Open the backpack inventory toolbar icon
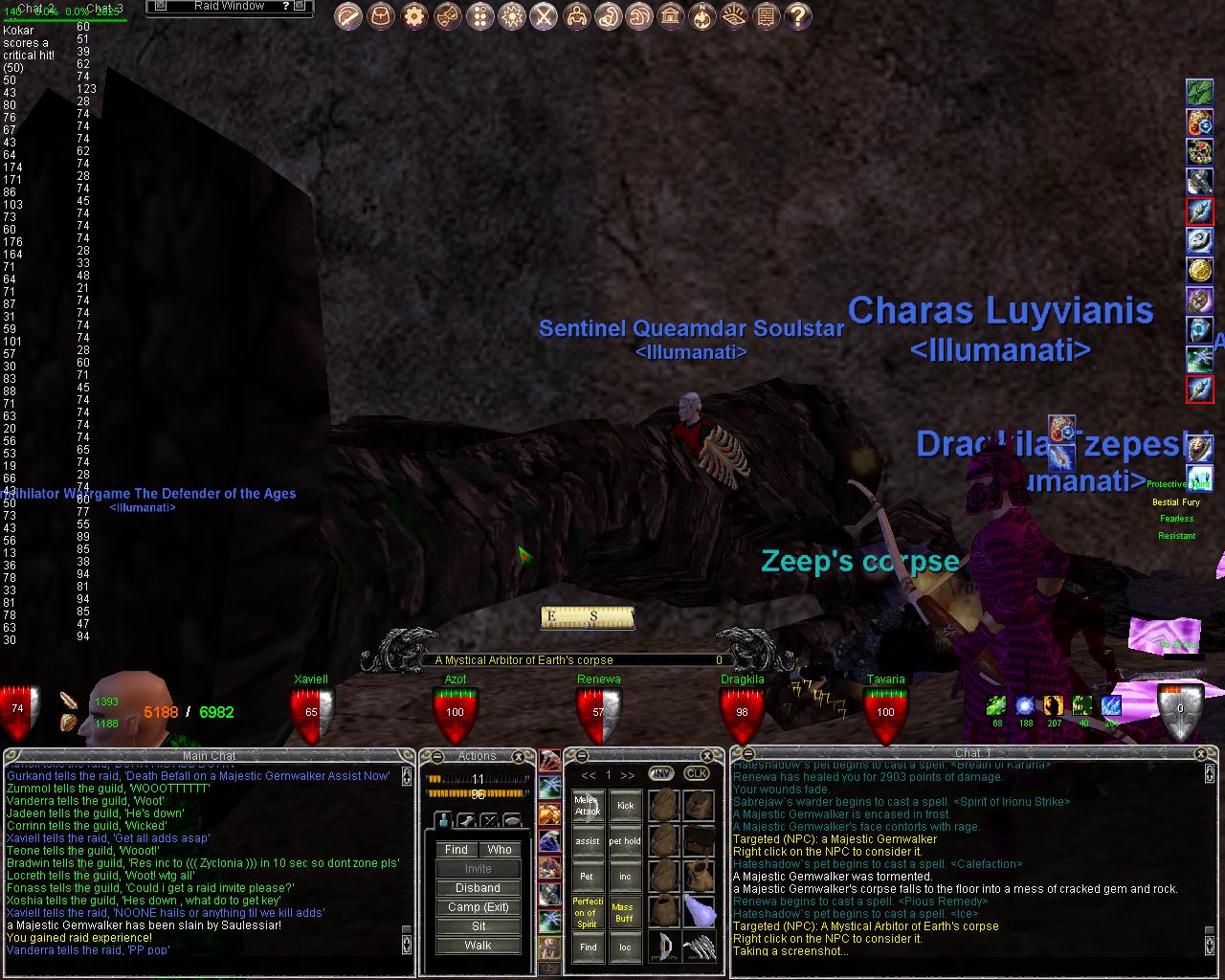Image resolution: width=1225 pixels, height=980 pixels. tap(381, 15)
